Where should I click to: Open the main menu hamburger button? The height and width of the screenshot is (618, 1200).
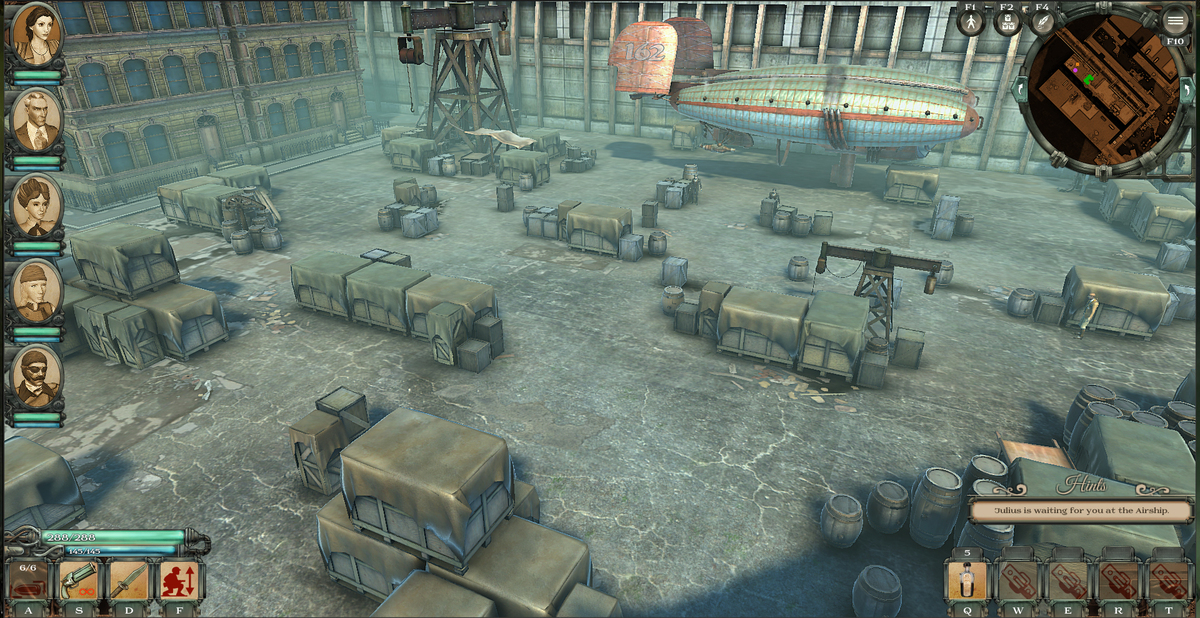pos(1175,20)
